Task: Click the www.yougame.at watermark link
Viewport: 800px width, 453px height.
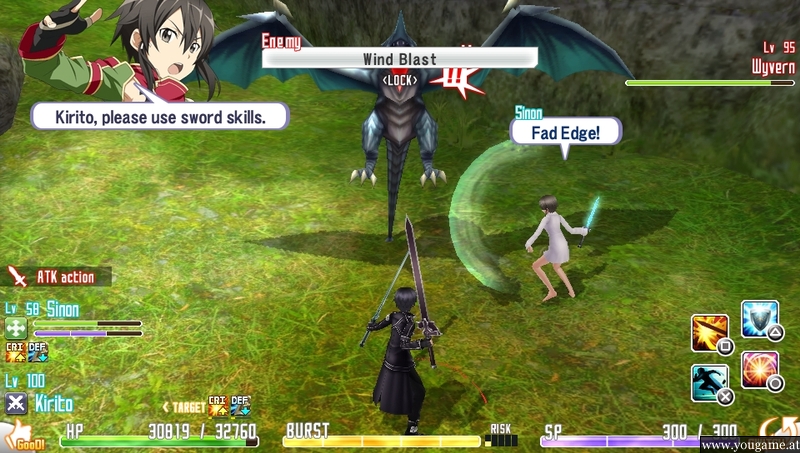Action: click(748, 443)
